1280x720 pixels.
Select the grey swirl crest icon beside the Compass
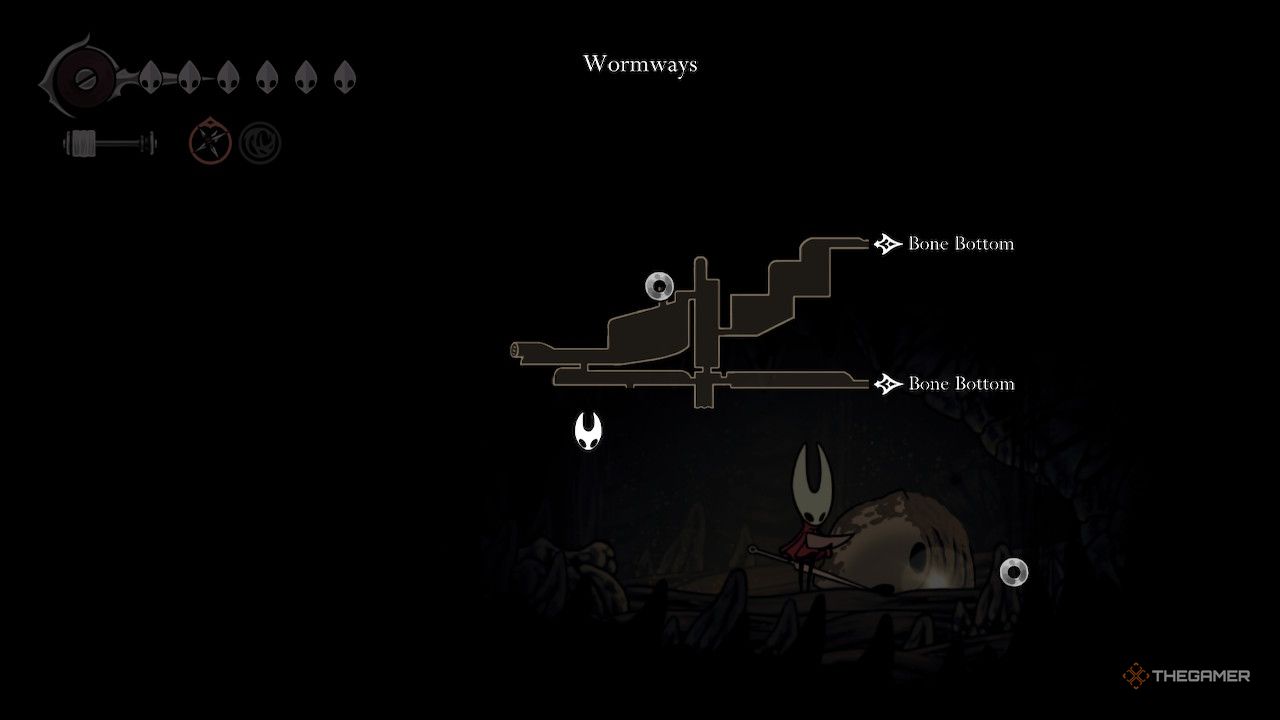[259, 142]
